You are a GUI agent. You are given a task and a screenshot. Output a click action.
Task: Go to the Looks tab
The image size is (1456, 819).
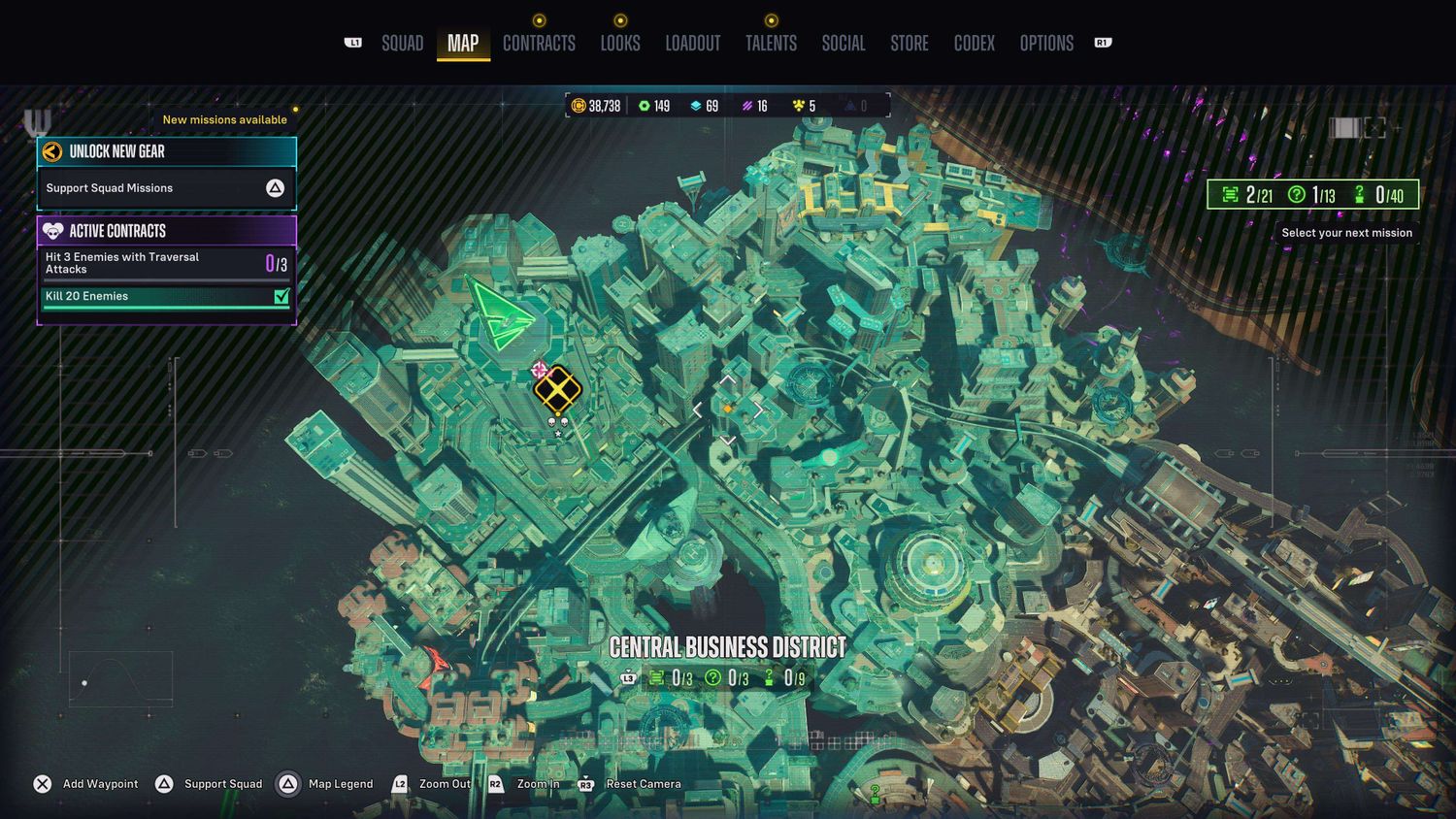619,44
